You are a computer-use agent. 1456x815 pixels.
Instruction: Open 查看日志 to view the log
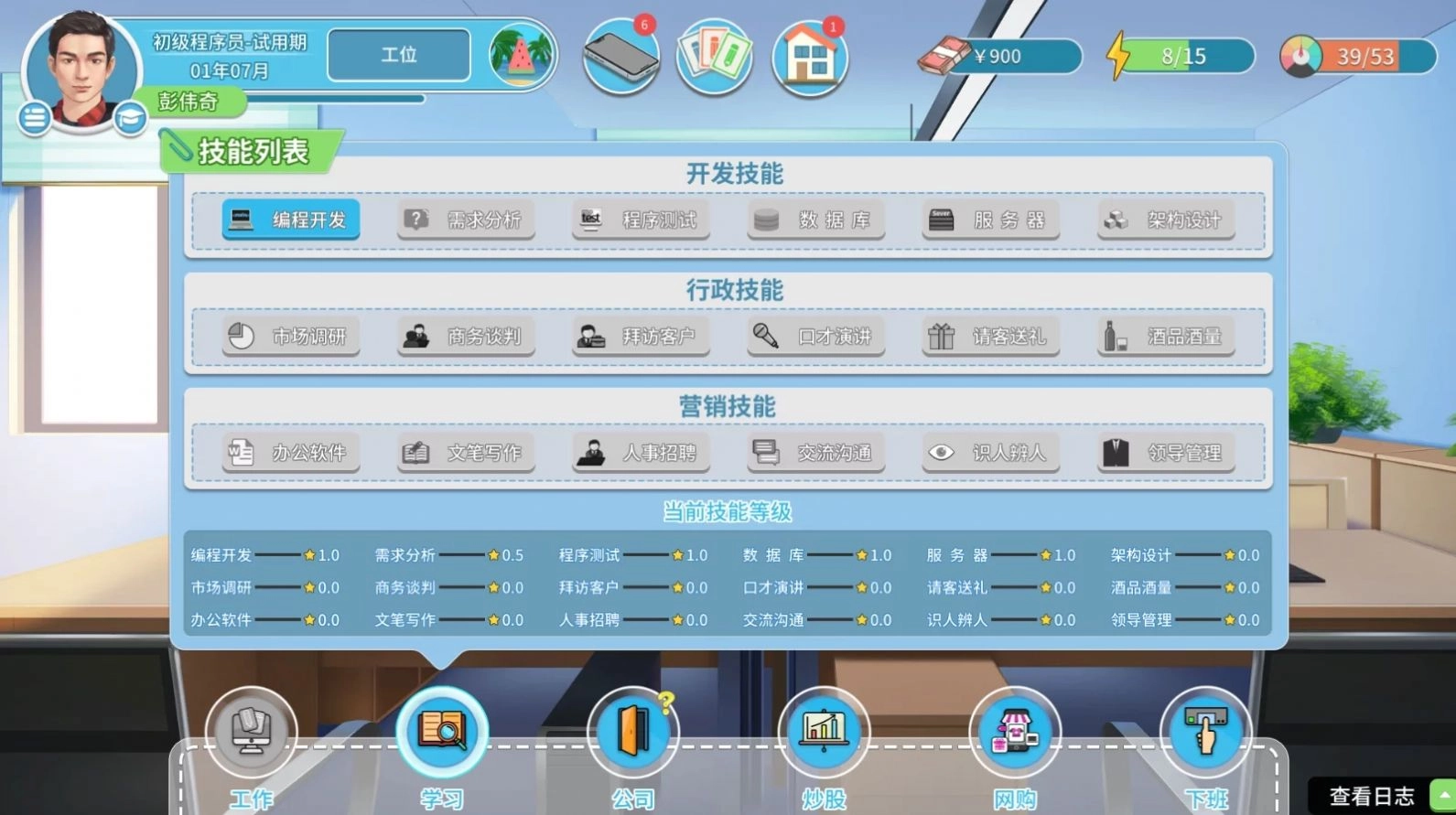(1375, 794)
